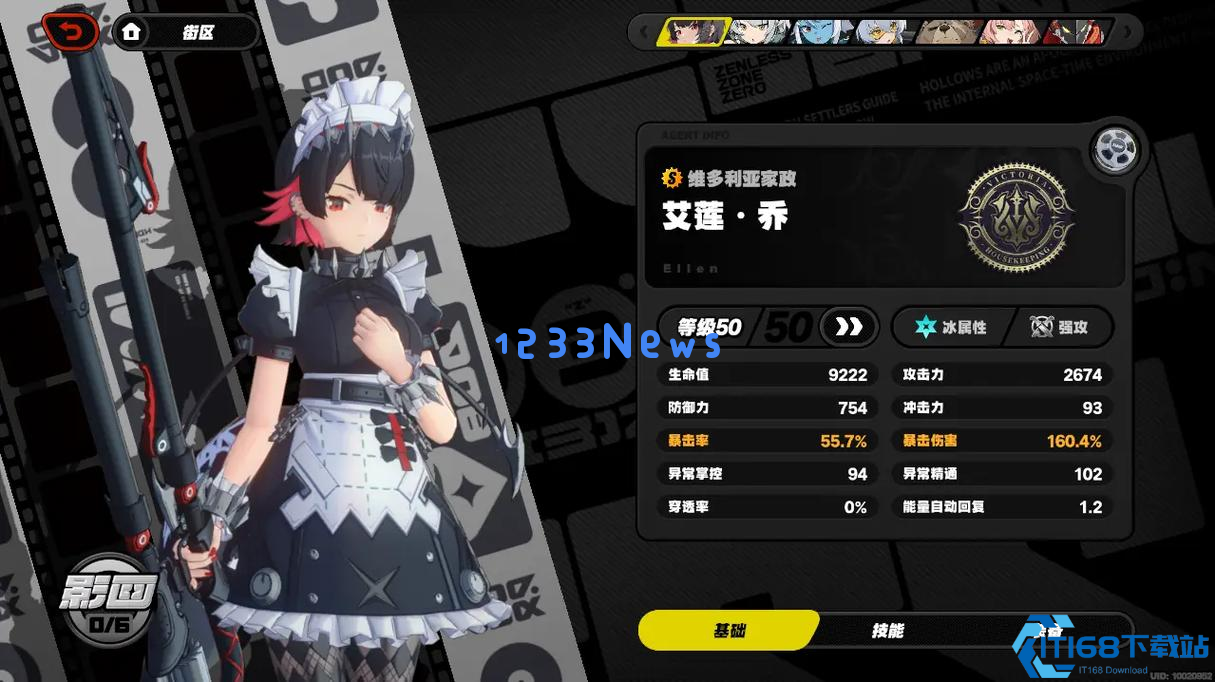Select Ellen's portrait in the agent bar

(x=692, y=32)
